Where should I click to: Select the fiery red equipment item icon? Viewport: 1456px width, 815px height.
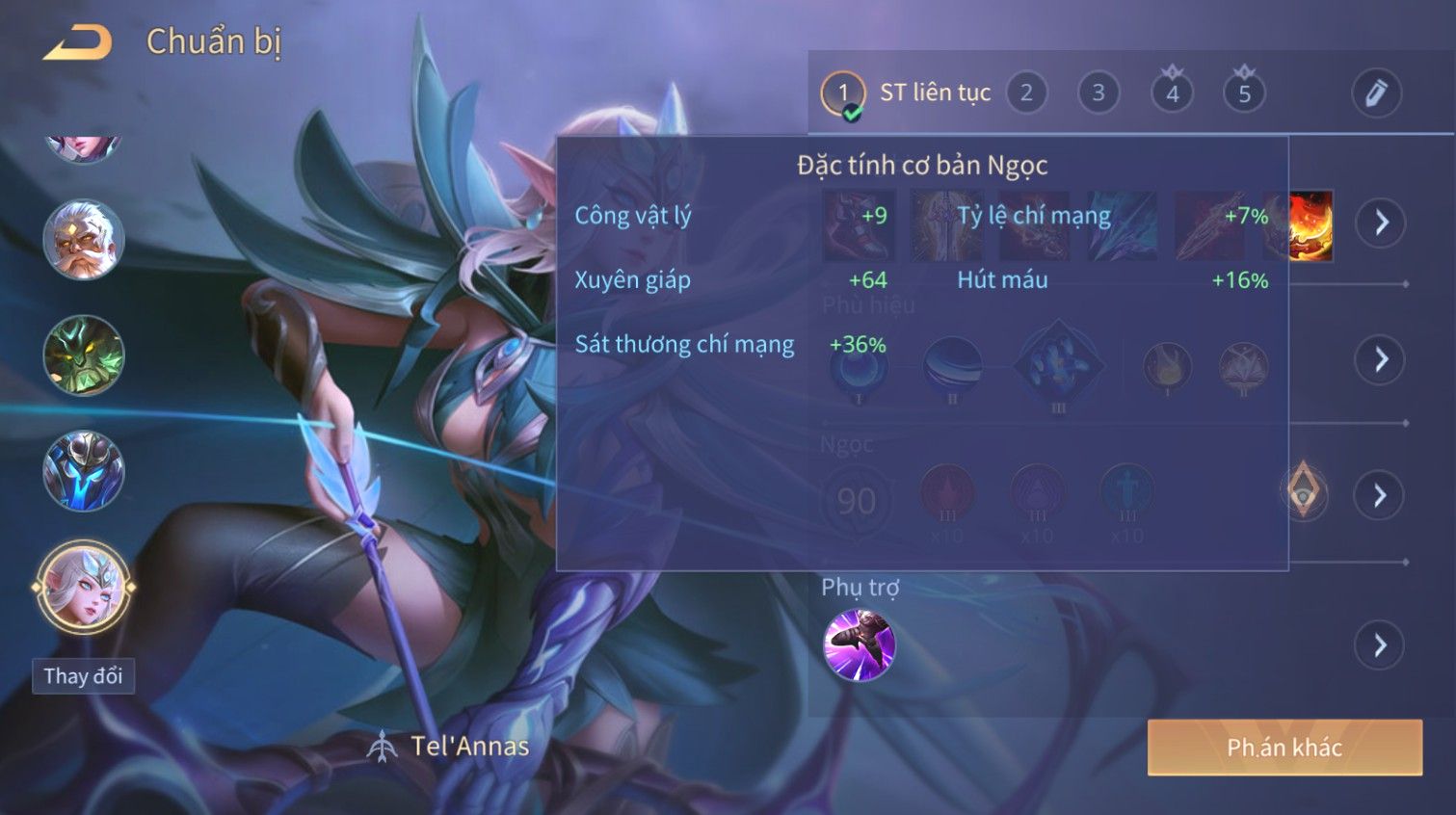[1310, 225]
